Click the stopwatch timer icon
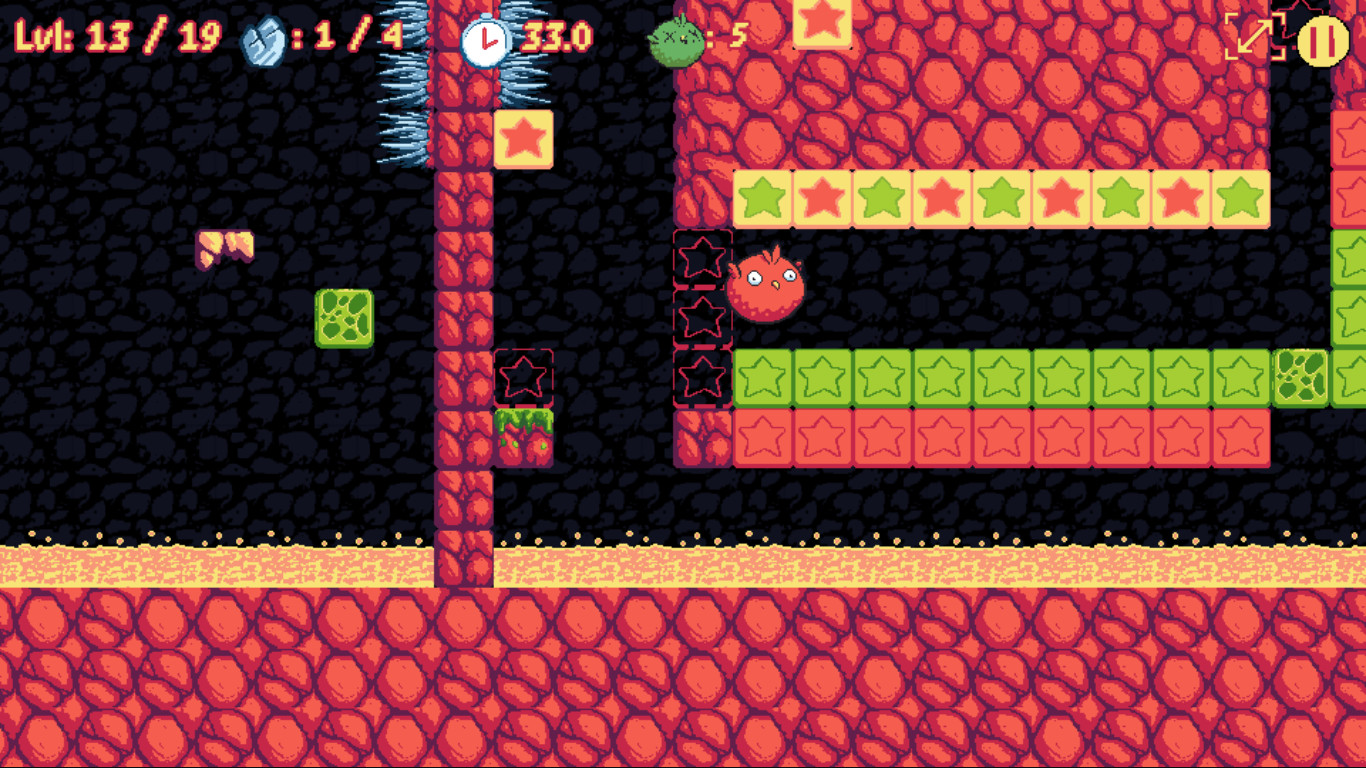The image size is (1366, 768). tap(484, 35)
